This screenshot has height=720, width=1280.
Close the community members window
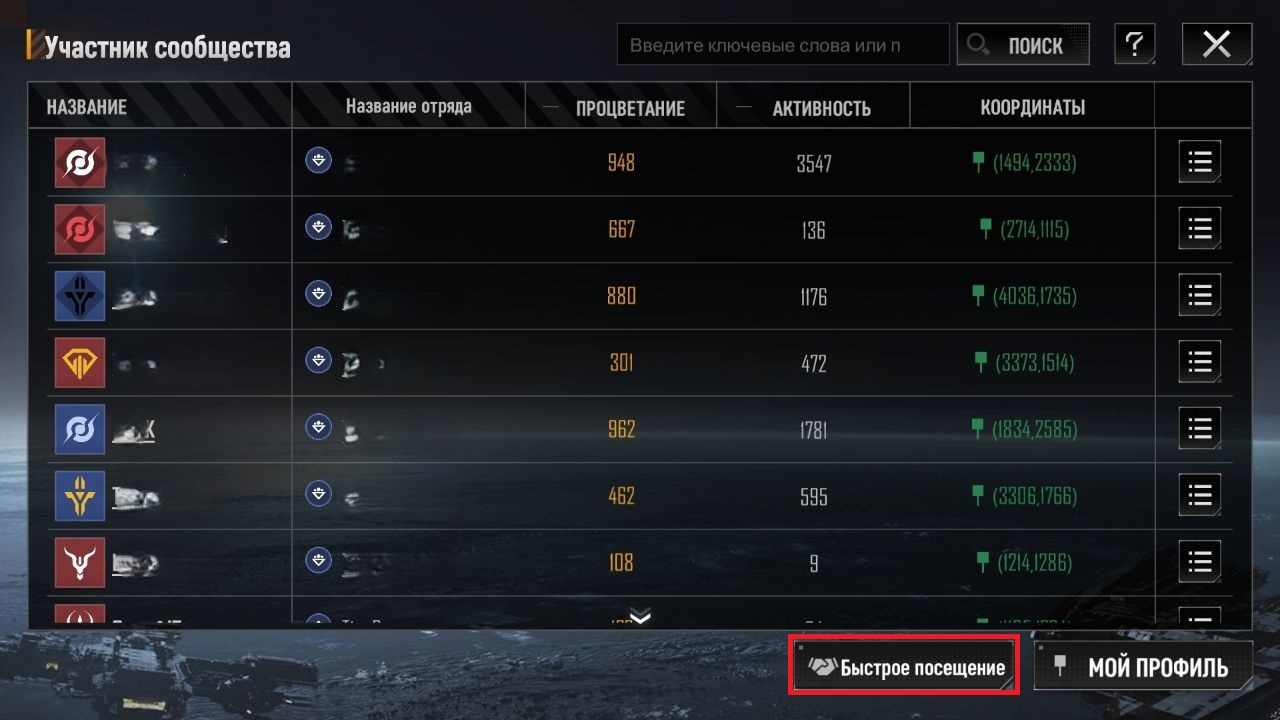[x=1216, y=45]
